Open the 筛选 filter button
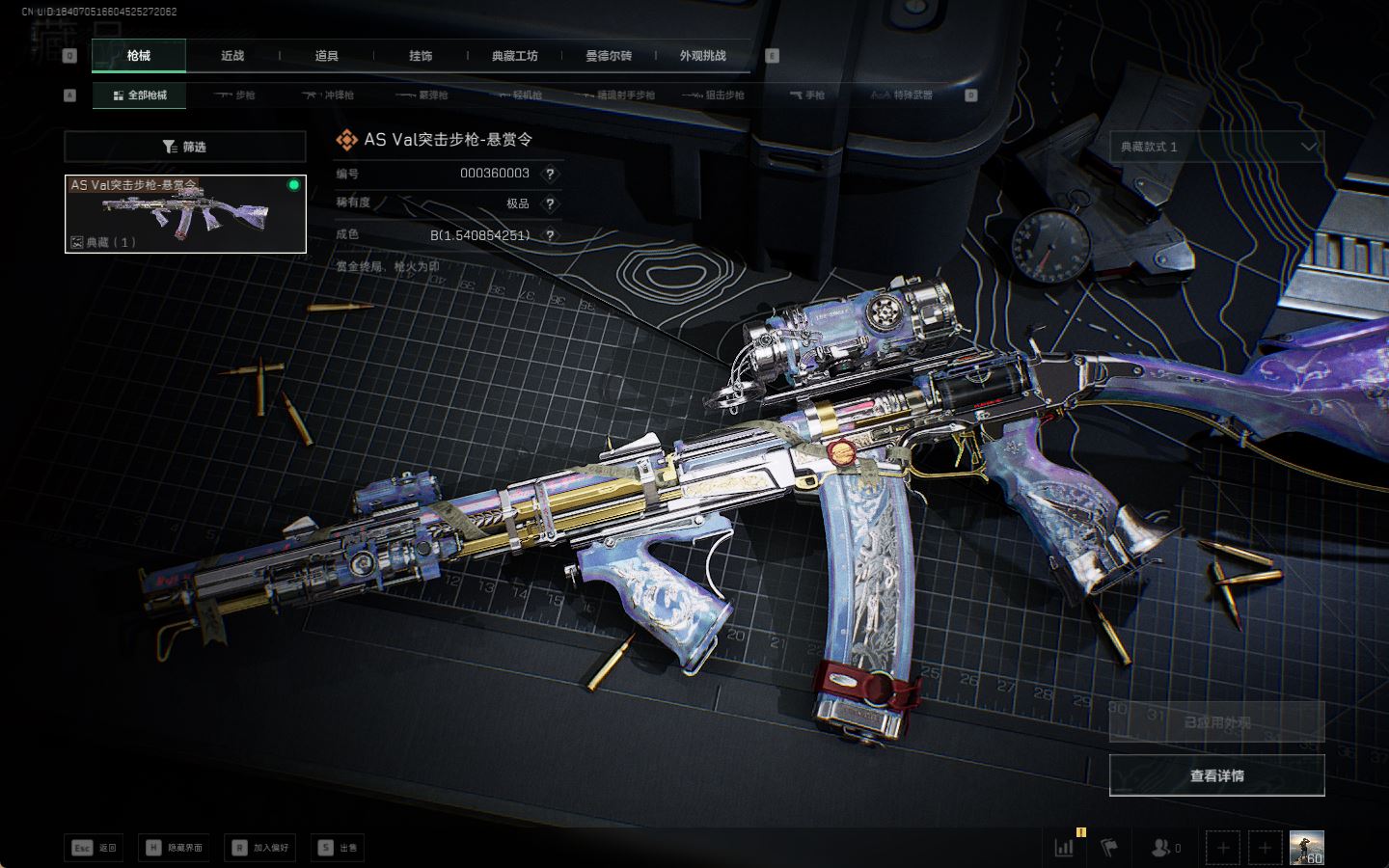This screenshot has width=1389, height=868. 184,147
